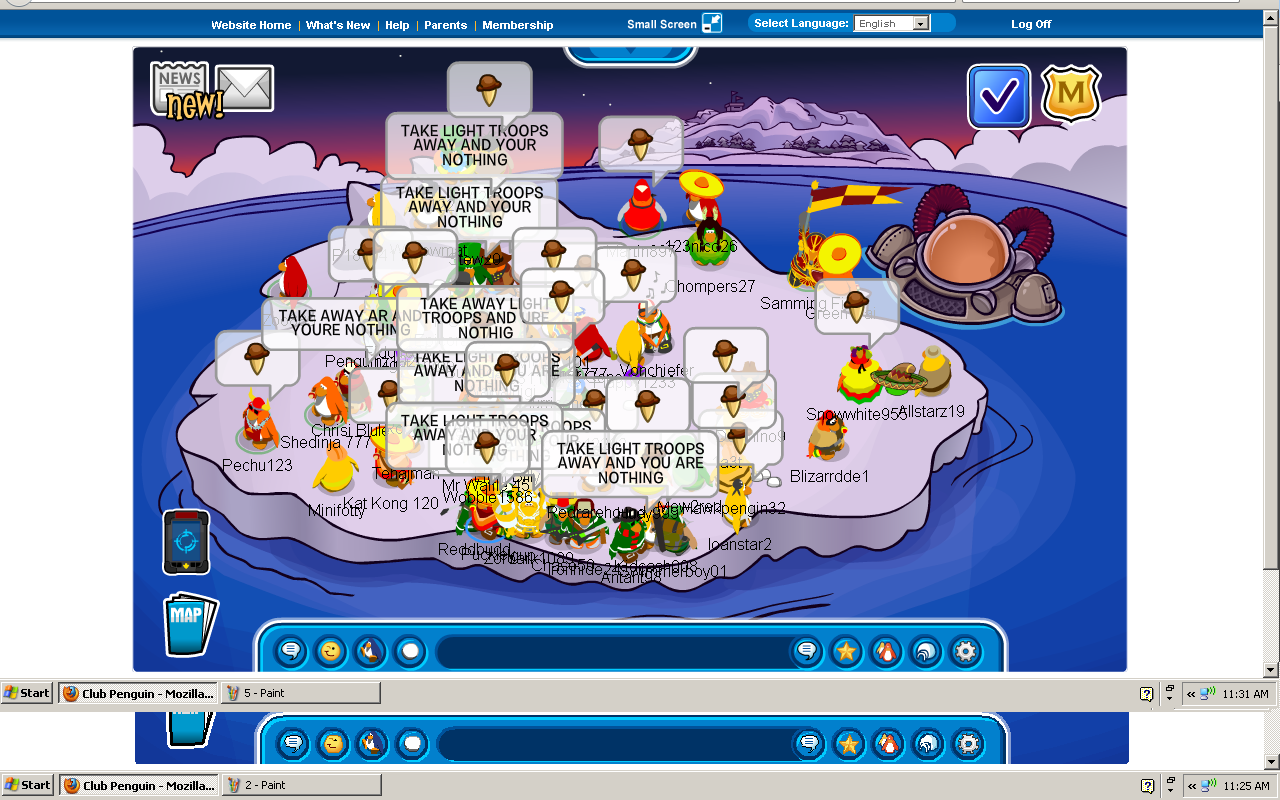Open the spy phone gadget

(186, 542)
